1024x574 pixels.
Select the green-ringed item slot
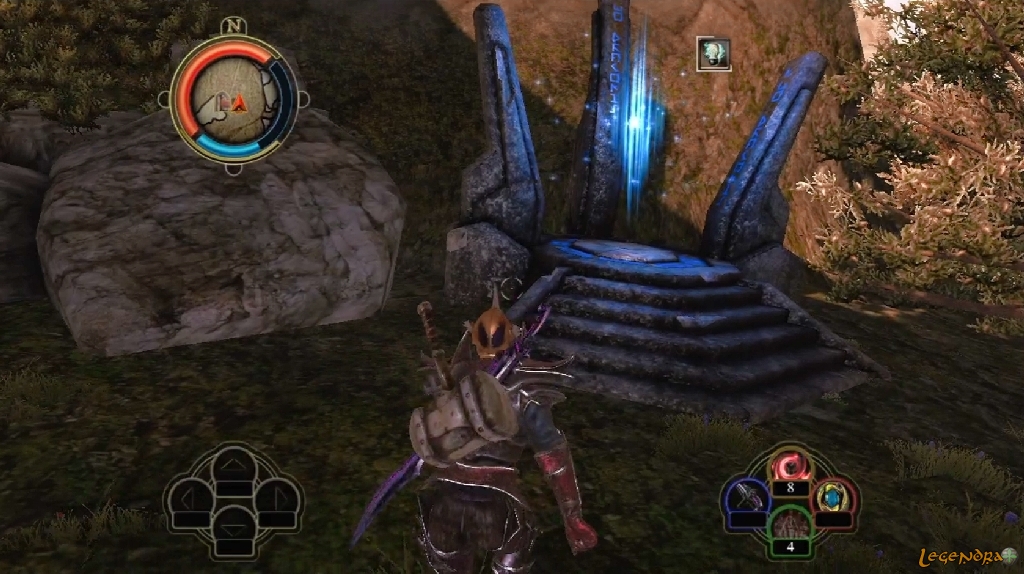[790, 527]
